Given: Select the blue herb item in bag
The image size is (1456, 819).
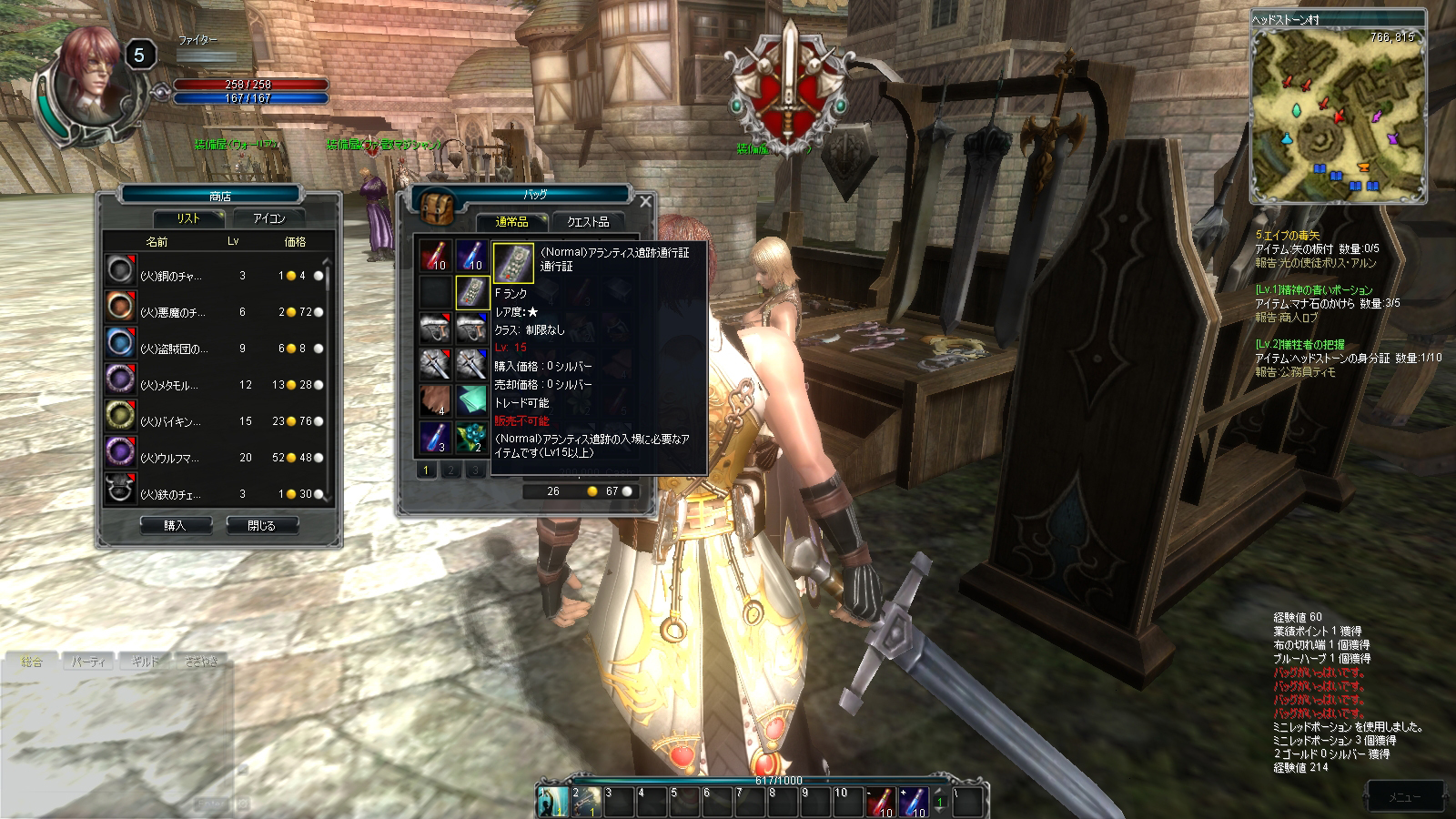Looking at the screenshot, I should (471, 437).
